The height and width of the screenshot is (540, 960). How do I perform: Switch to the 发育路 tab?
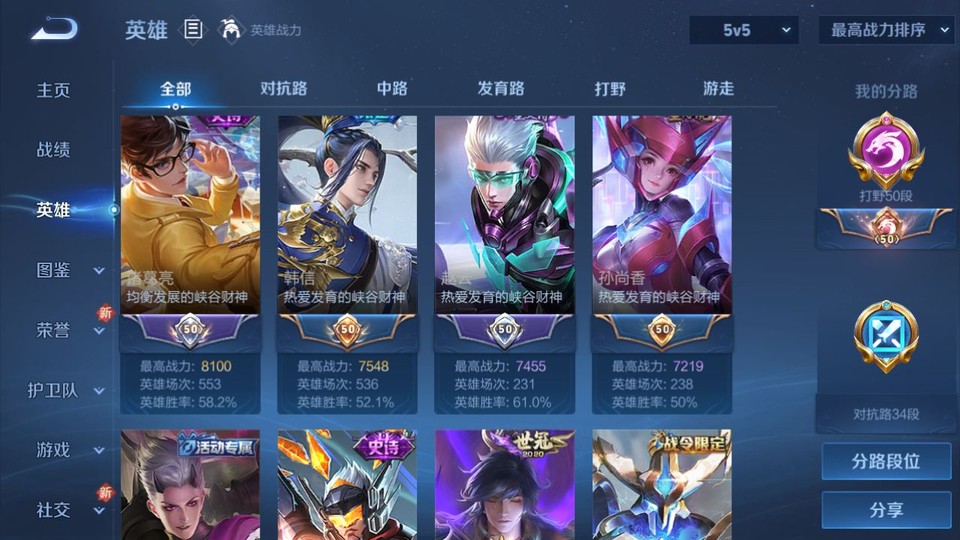pos(501,88)
